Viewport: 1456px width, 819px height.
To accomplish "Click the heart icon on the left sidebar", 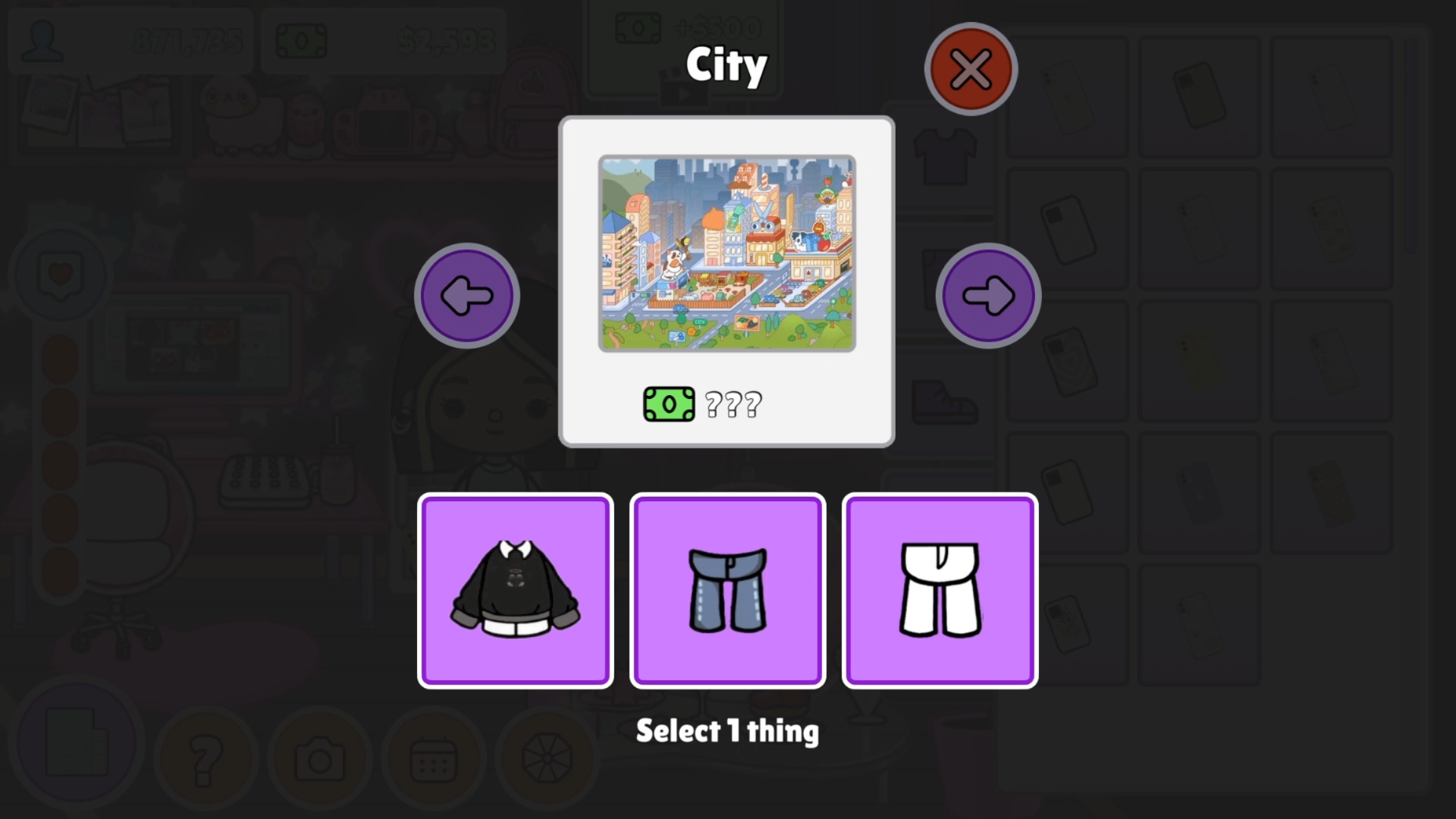I will pos(61,275).
